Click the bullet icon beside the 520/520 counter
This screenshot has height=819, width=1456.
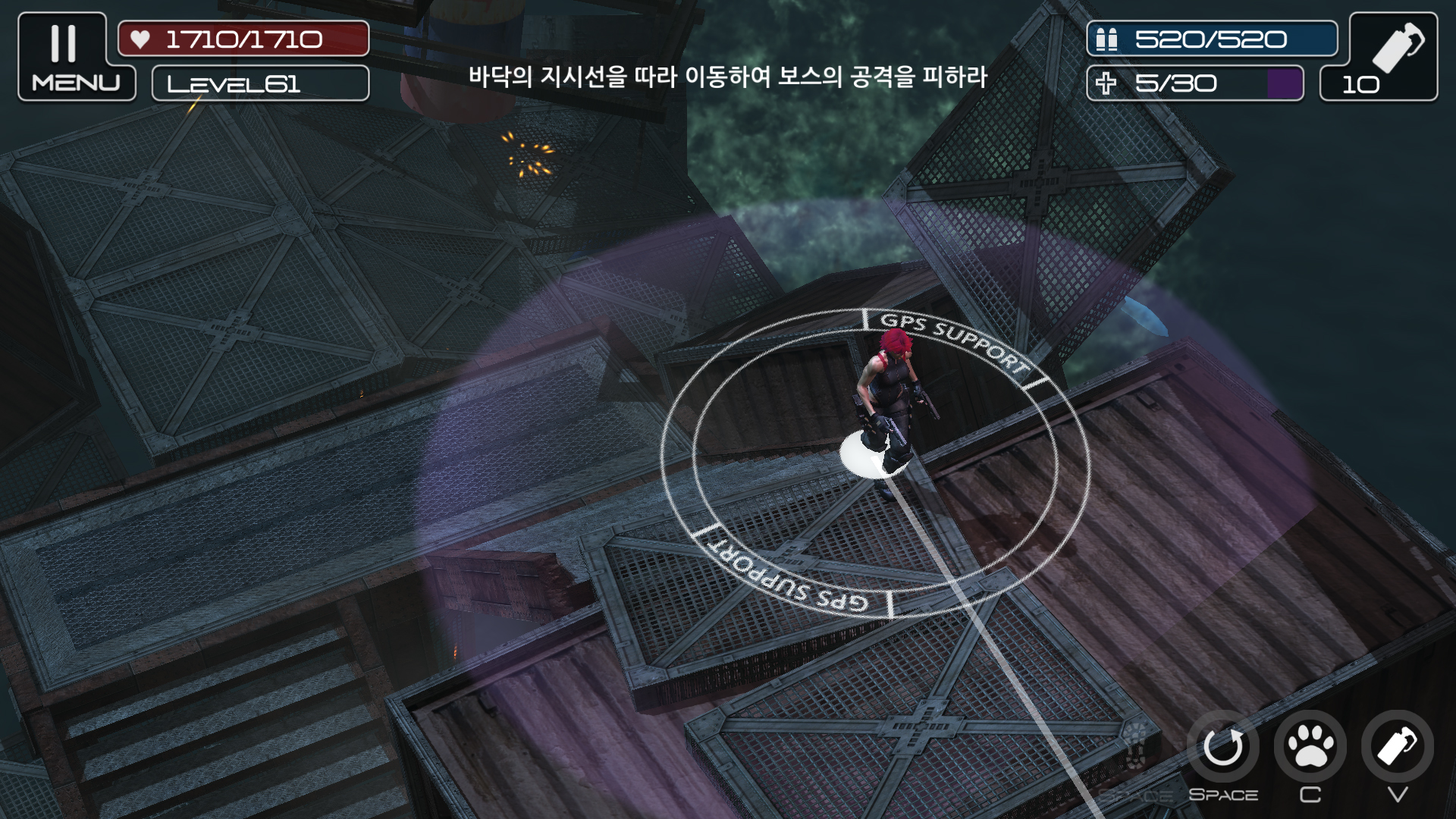coord(1106,37)
